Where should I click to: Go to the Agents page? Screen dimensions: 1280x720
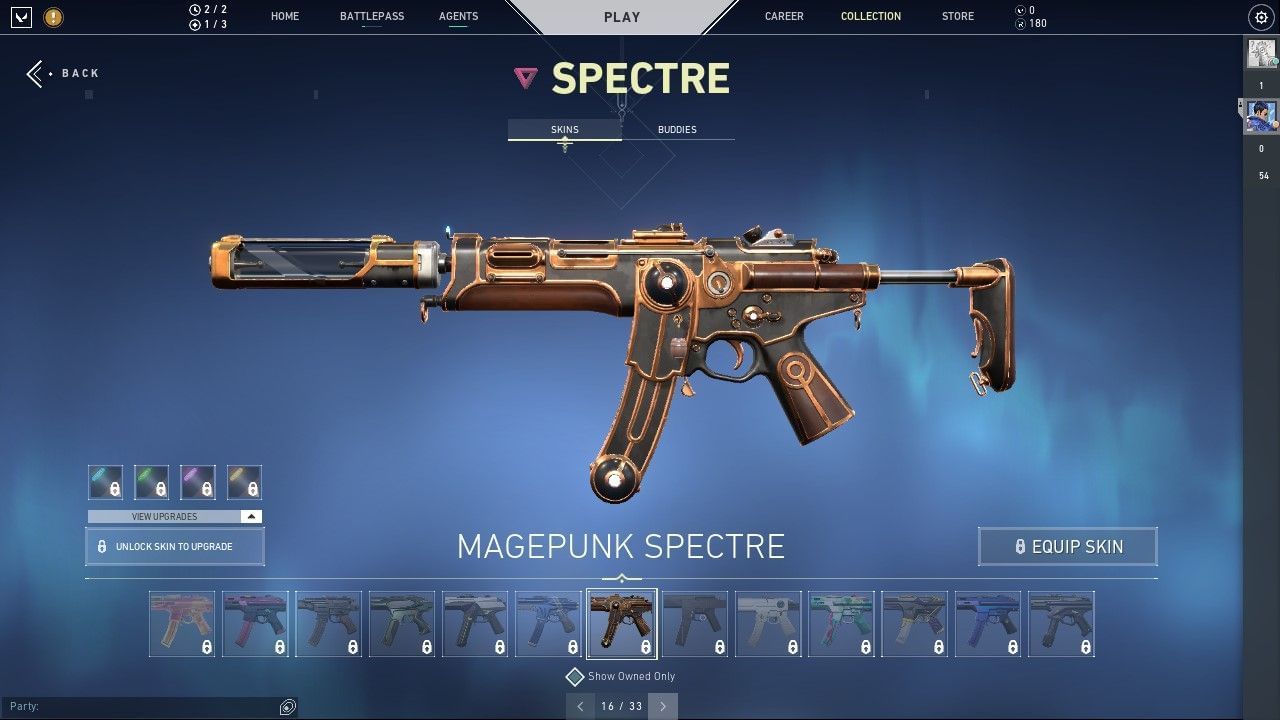(458, 16)
